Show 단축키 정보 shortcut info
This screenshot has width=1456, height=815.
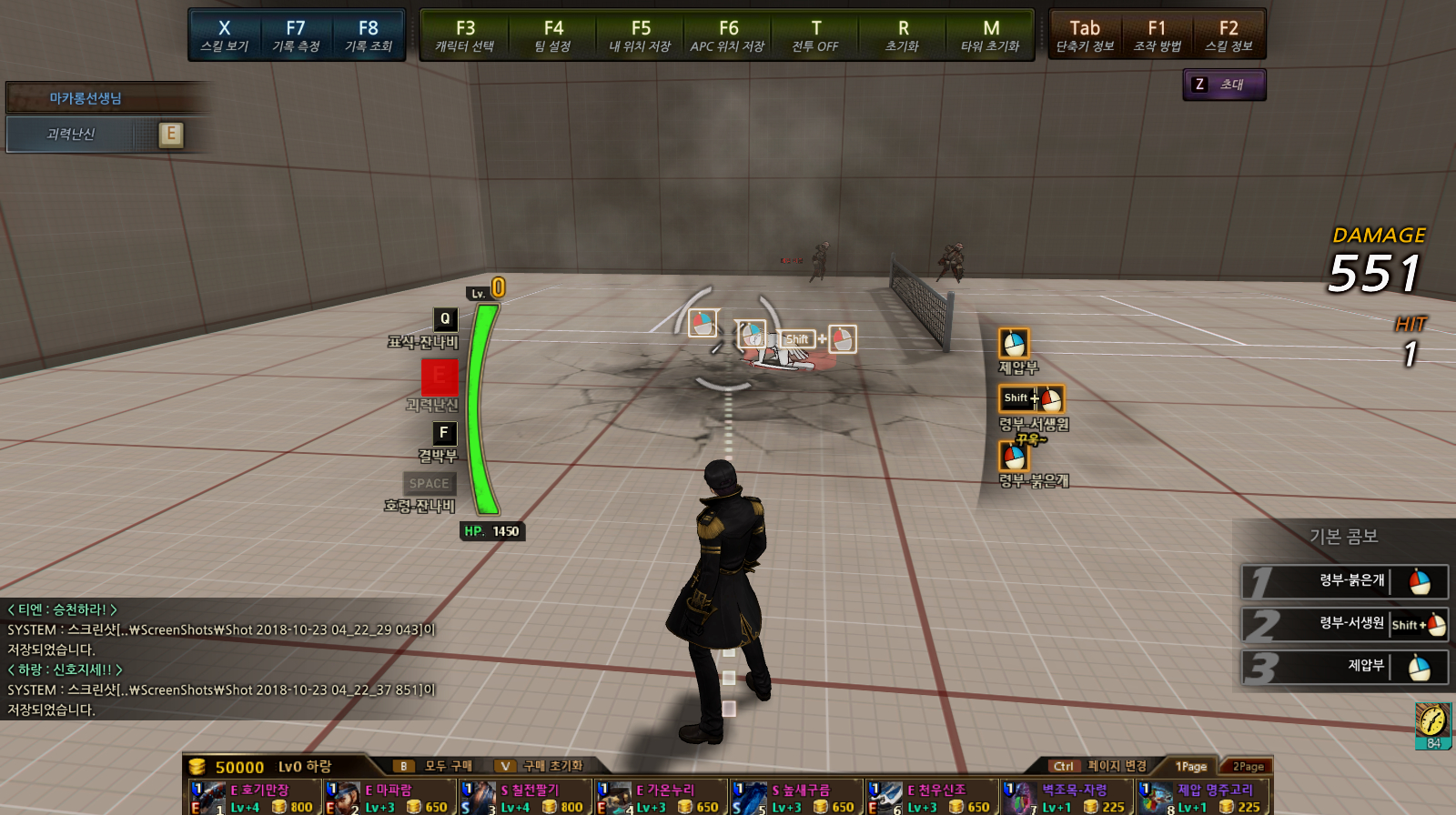pyautogui.click(x=1085, y=35)
